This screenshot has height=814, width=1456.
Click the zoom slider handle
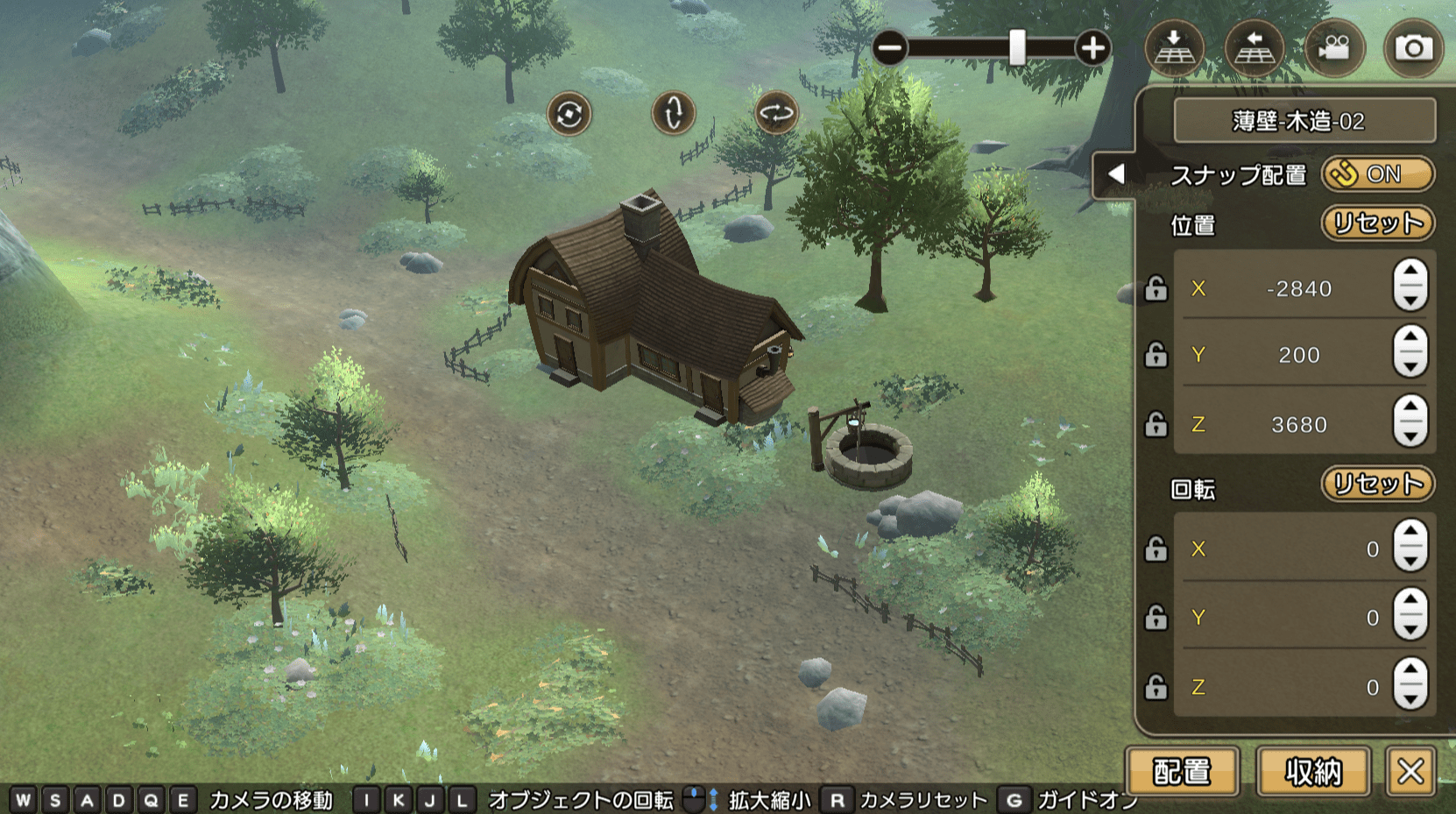tap(1016, 48)
